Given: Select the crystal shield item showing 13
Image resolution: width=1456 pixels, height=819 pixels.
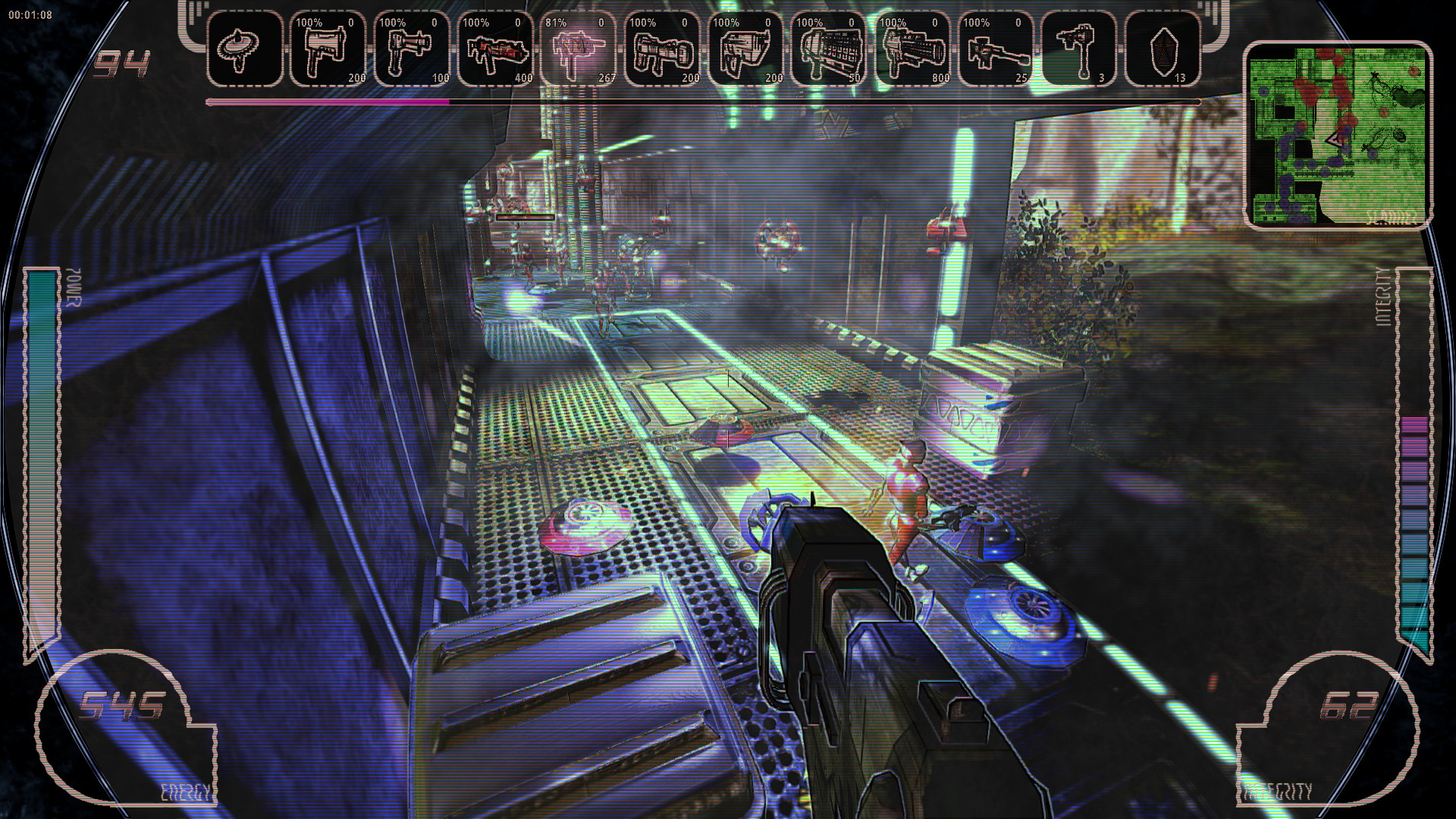Looking at the screenshot, I should tap(1164, 49).
